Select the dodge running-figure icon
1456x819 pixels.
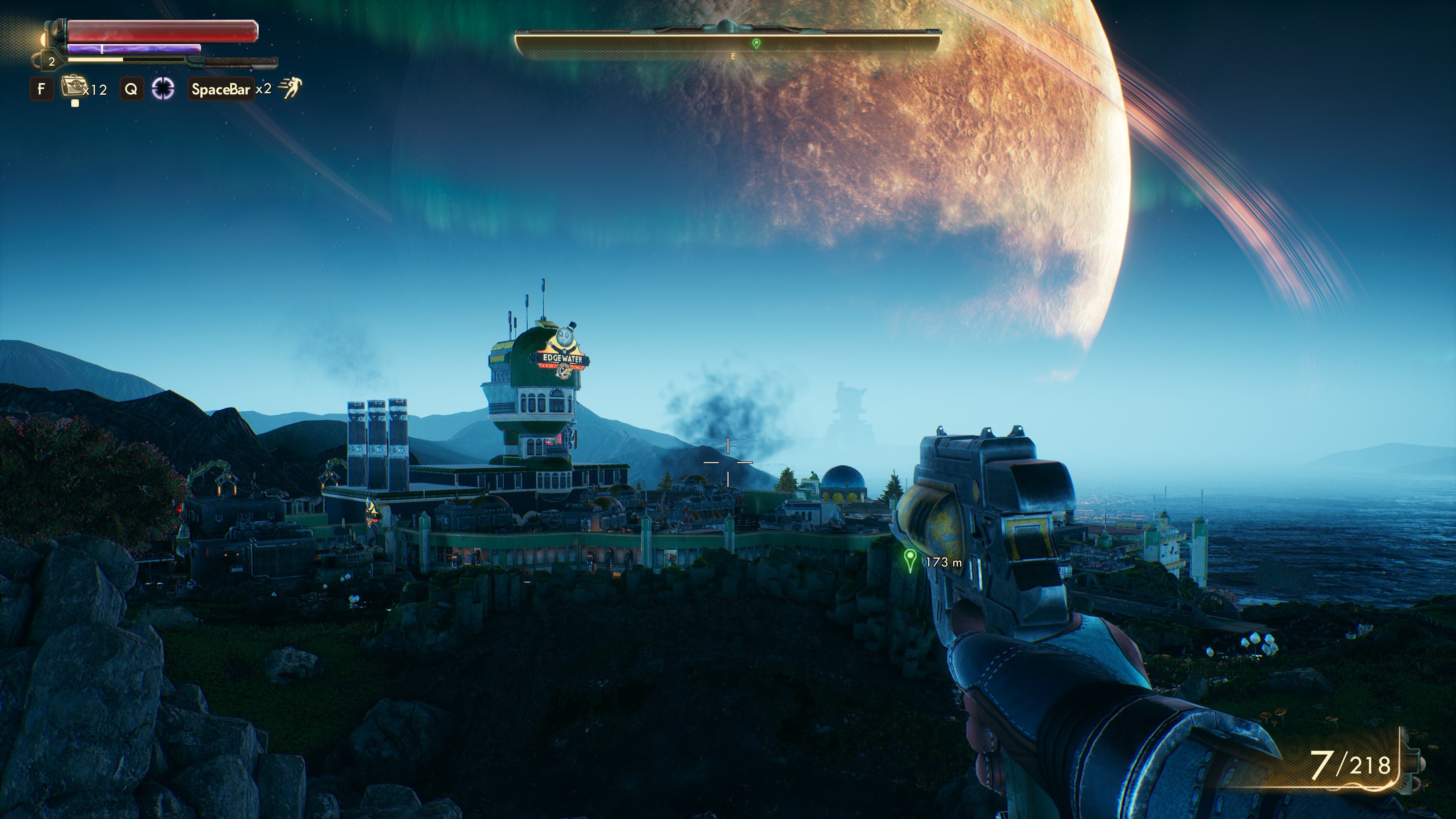tap(291, 88)
